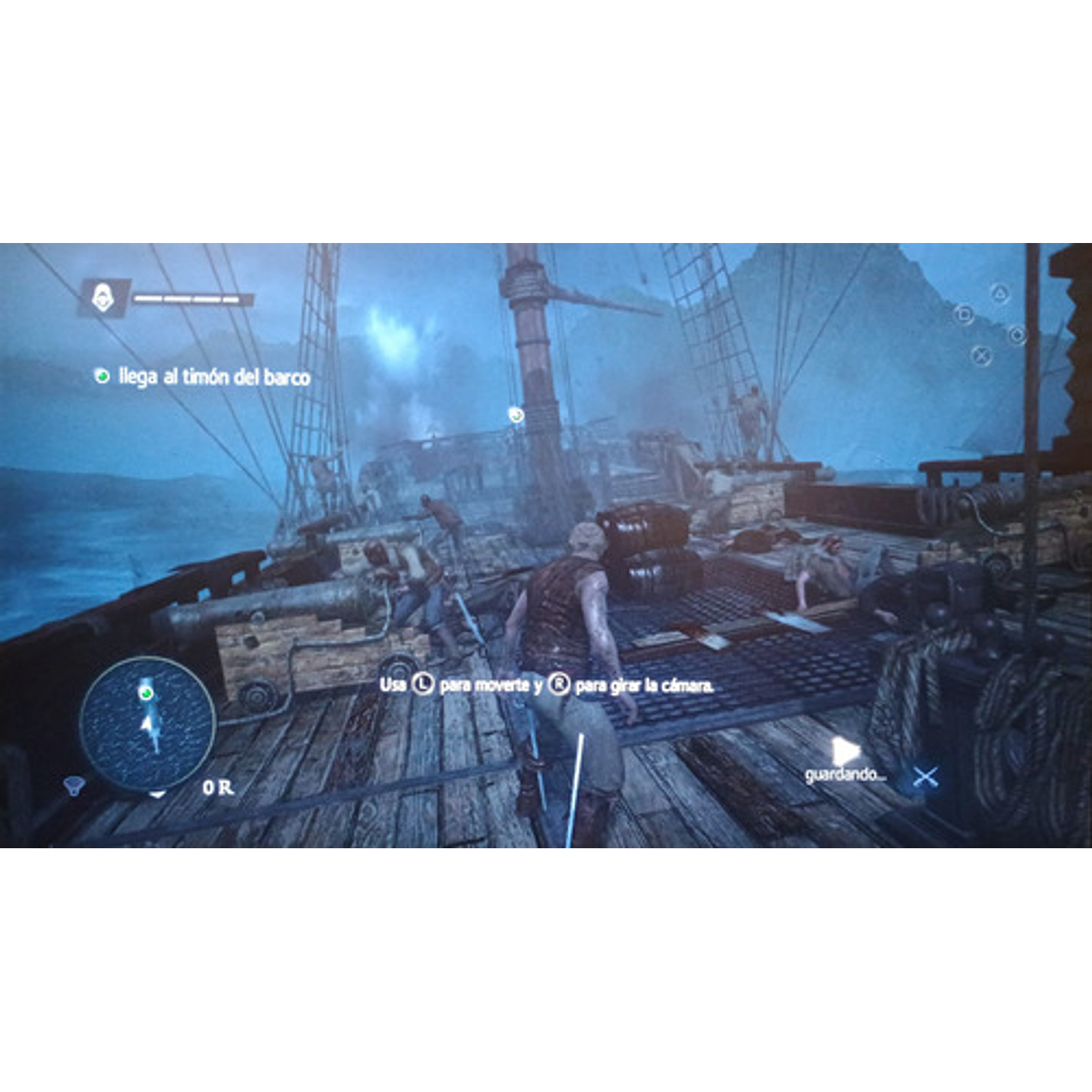Select the L-stick icon in the tutorial text
The image size is (1092, 1092).
pos(423,683)
